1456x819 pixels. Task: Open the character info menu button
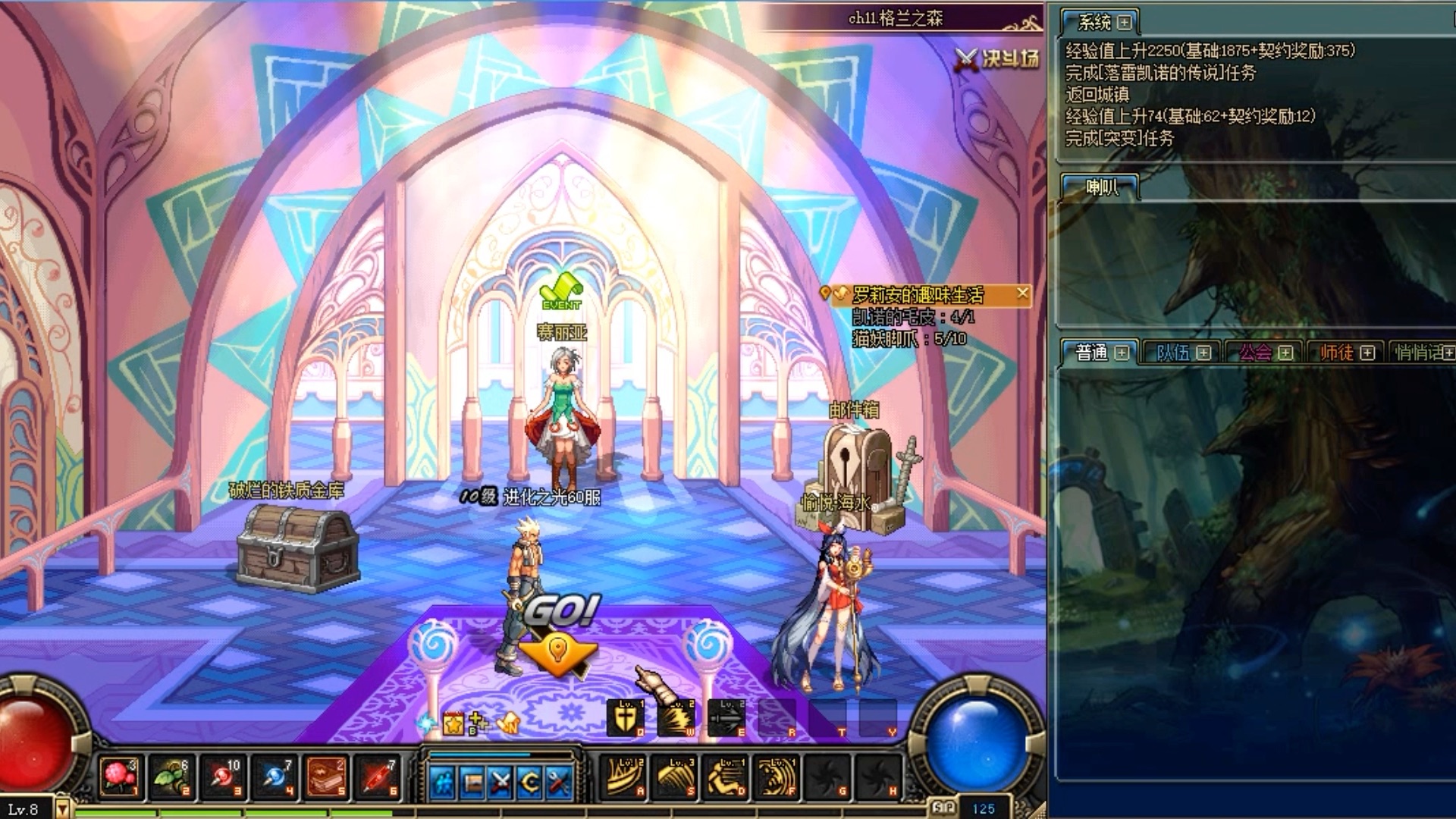pyautogui.click(x=443, y=781)
